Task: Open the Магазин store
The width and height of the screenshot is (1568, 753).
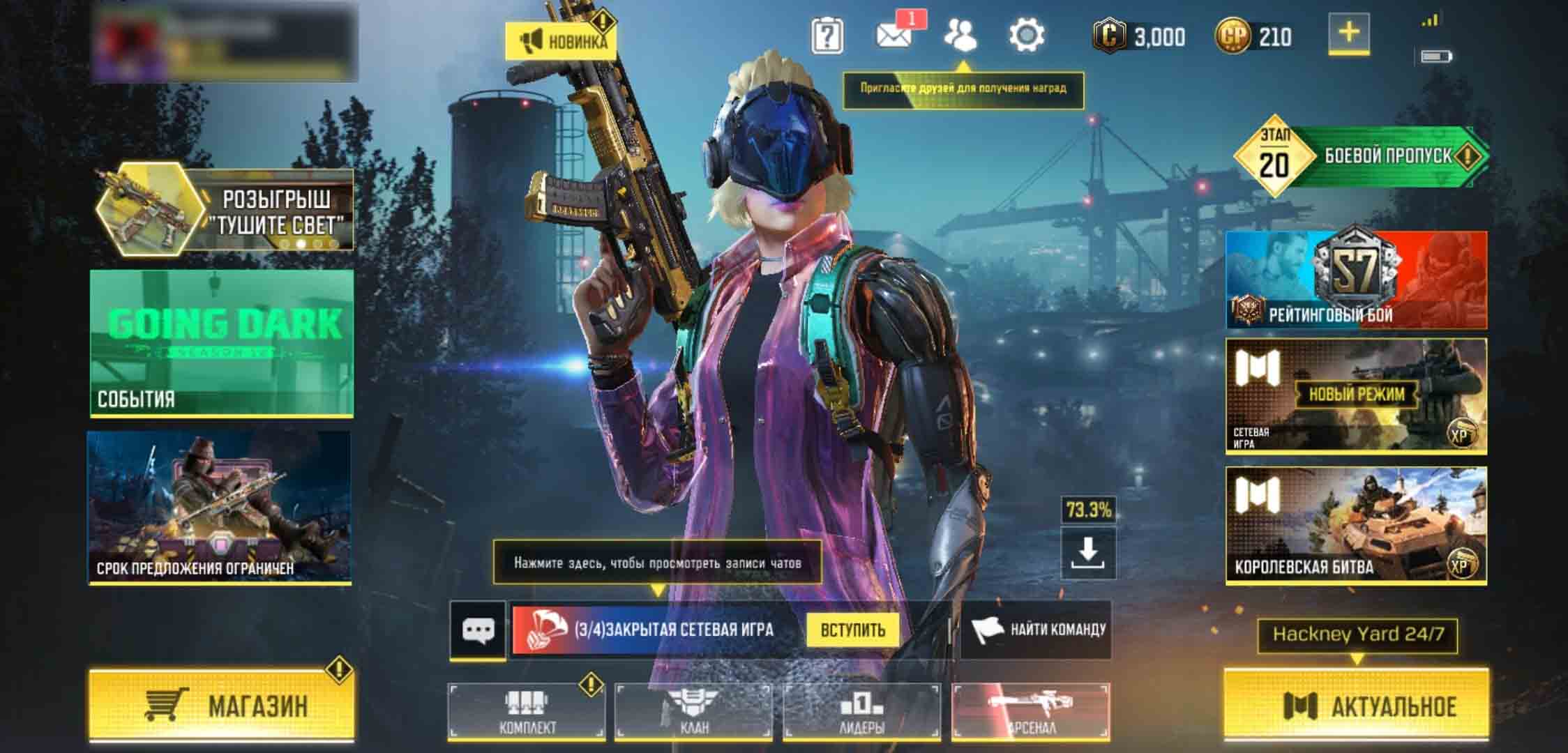Action: pos(222,705)
